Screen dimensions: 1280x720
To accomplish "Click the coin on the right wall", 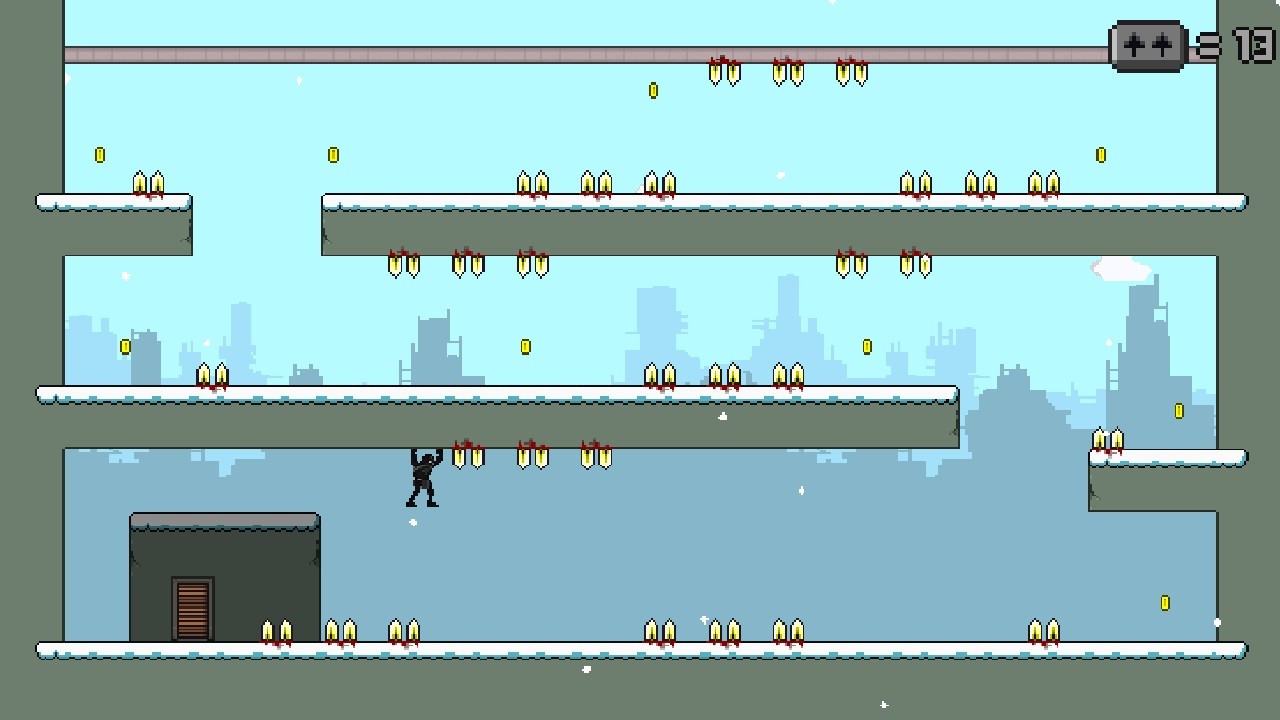I will [x=1178, y=408].
